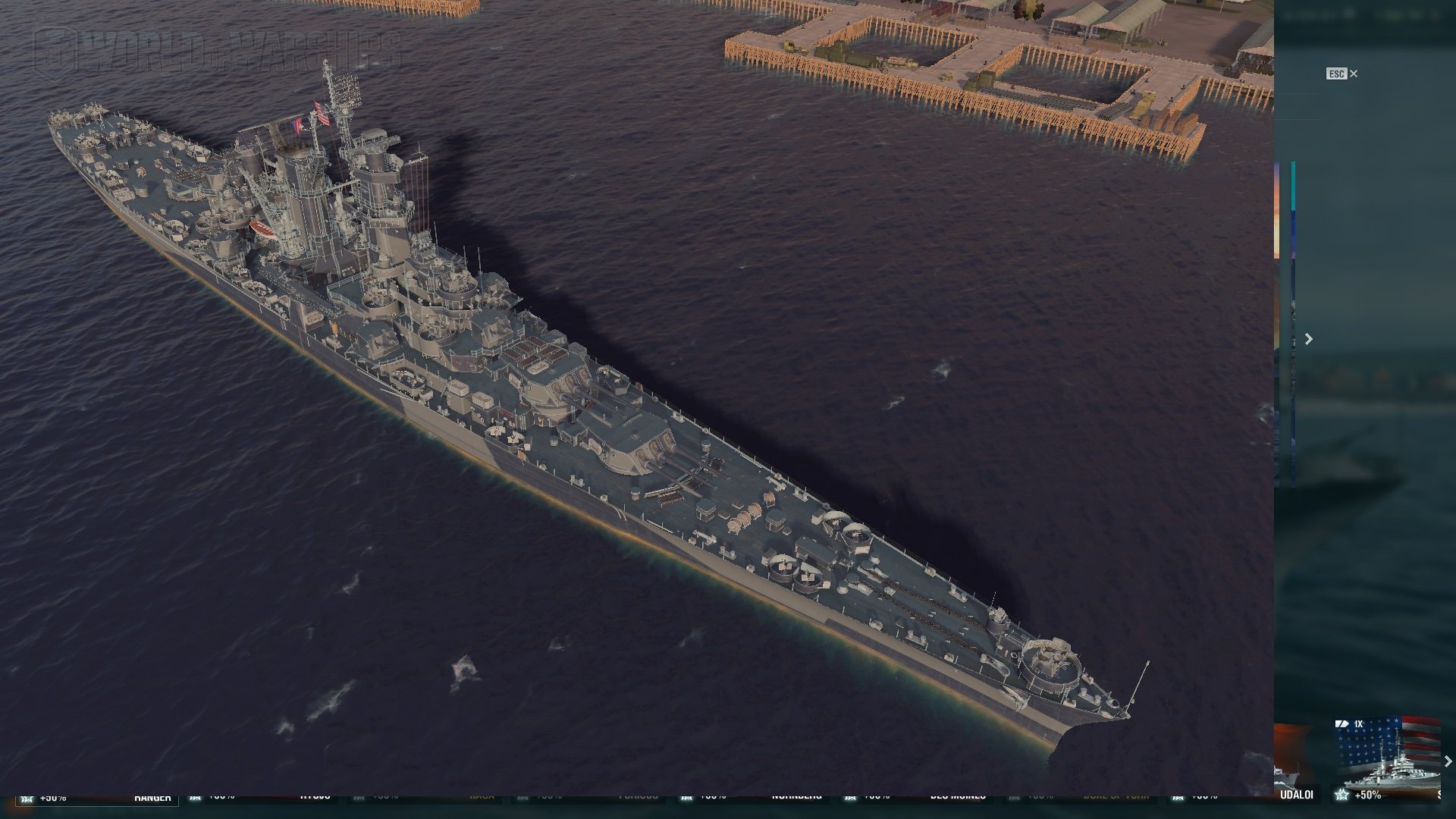
Task: Close the panel with the X button
Action: (1354, 74)
